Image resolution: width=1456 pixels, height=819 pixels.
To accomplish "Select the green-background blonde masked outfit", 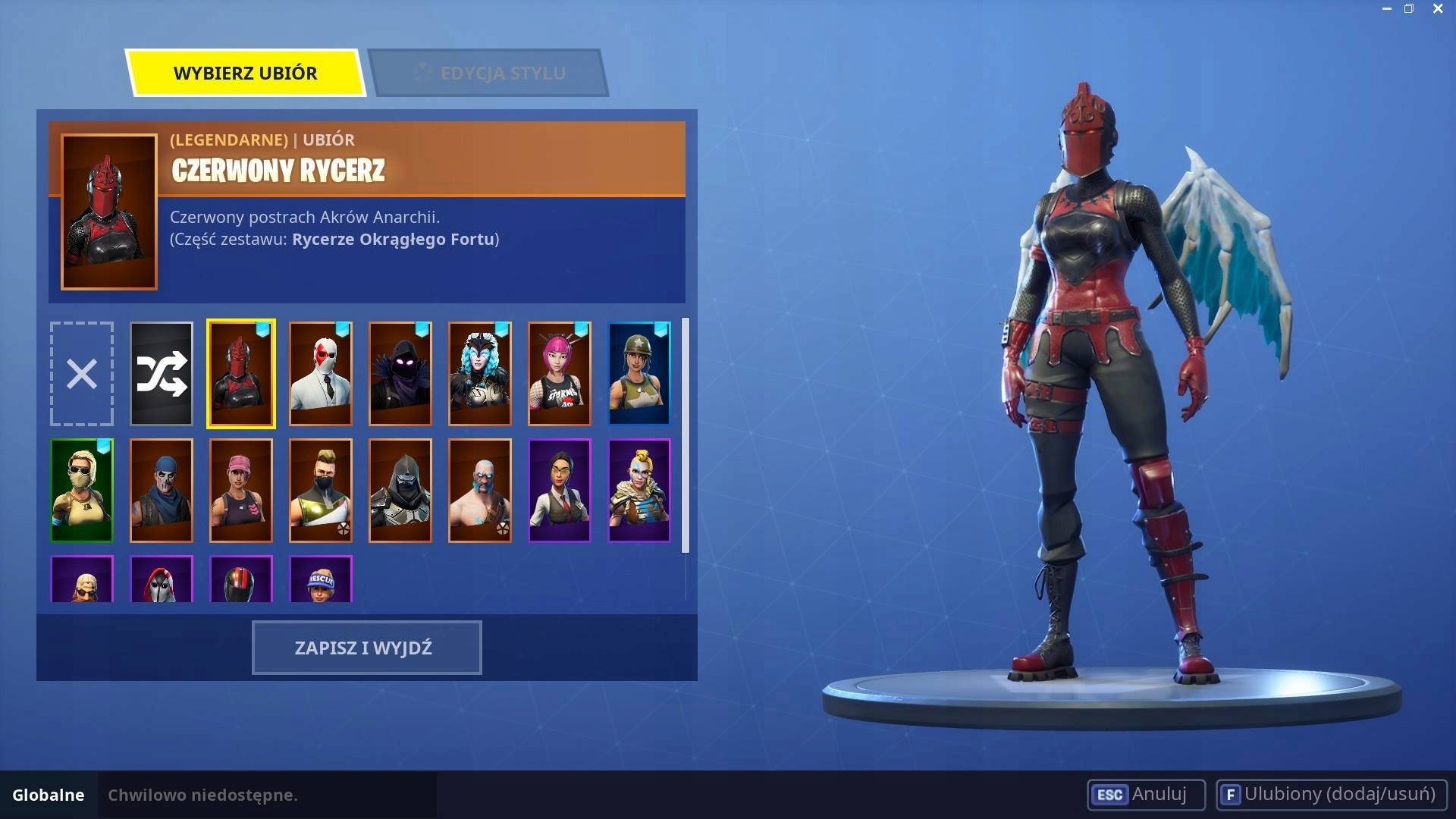I will (x=82, y=491).
